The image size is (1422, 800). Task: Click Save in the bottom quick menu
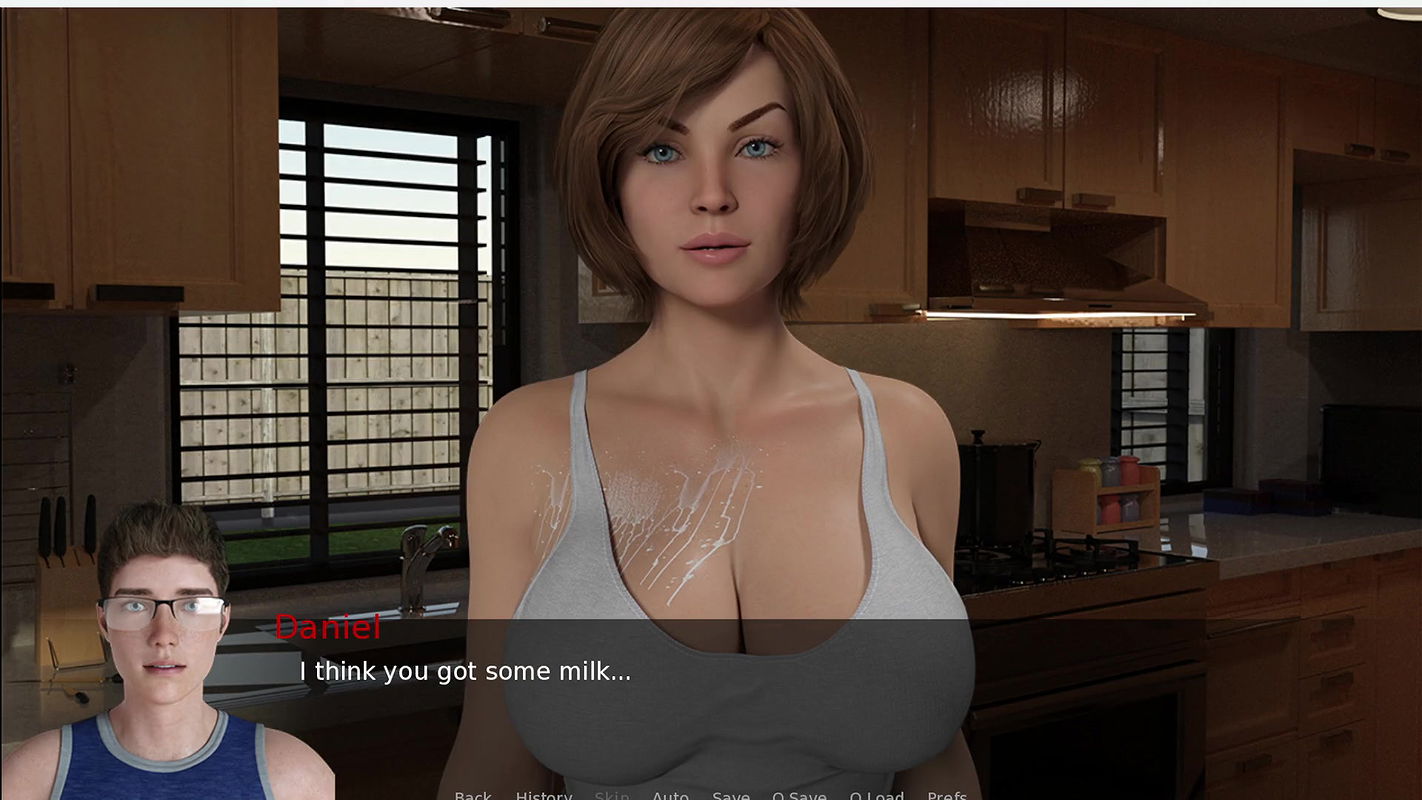click(x=730, y=795)
